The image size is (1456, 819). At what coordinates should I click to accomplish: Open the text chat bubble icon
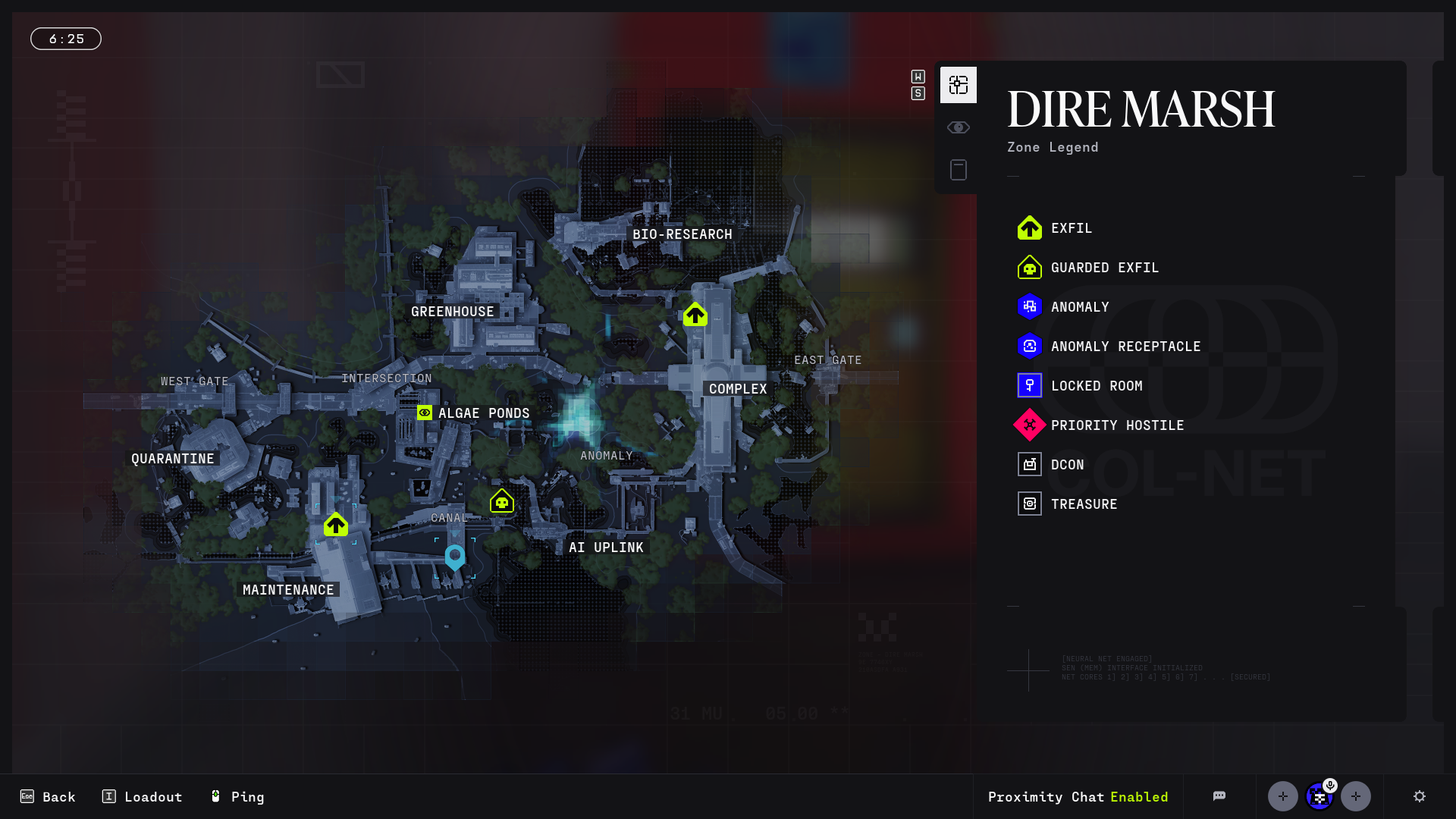(1219, 796)
